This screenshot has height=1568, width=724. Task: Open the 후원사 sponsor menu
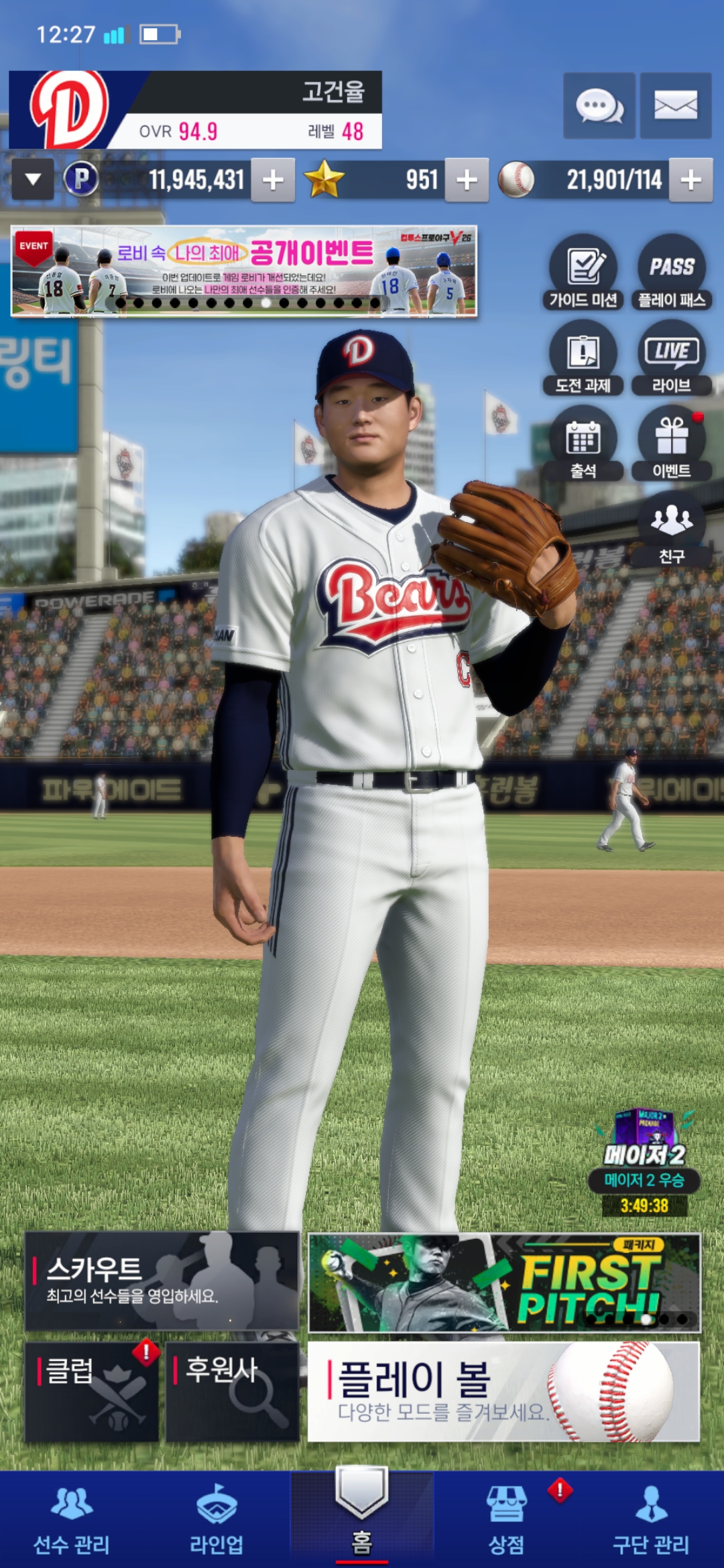[x=232, y=1391]
